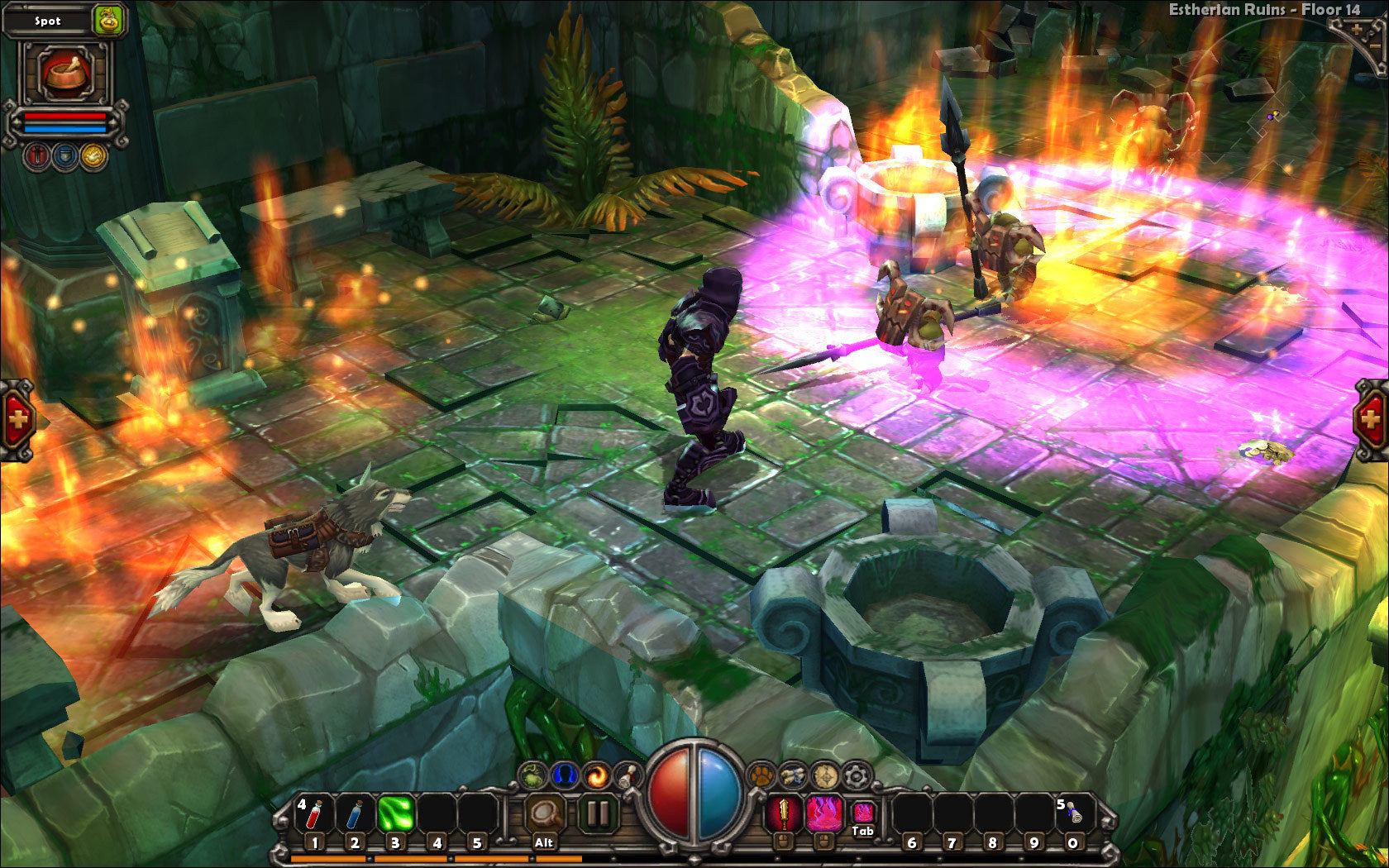Open the gear options menu

point(857,775)
